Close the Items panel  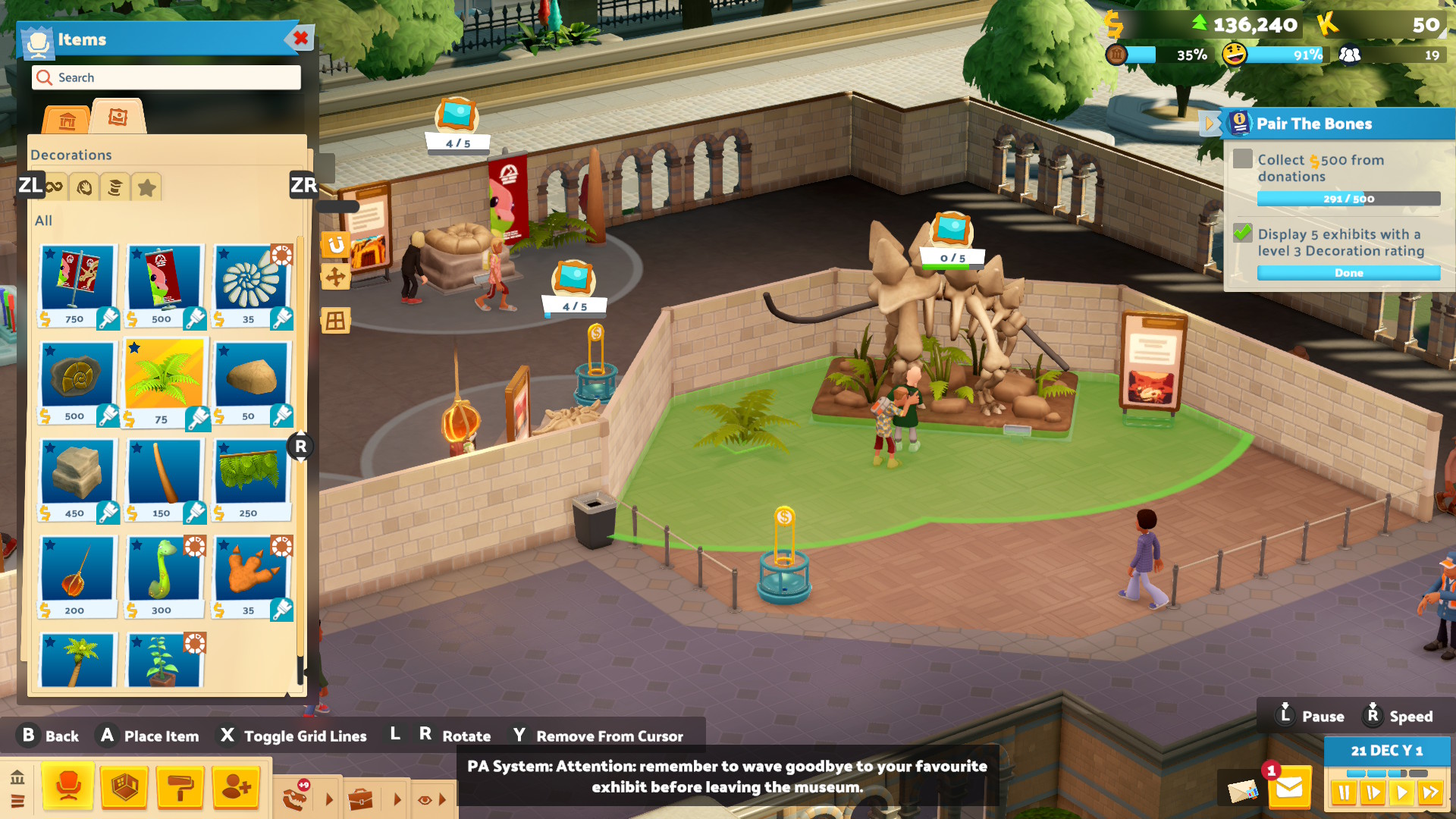[300, 38]
